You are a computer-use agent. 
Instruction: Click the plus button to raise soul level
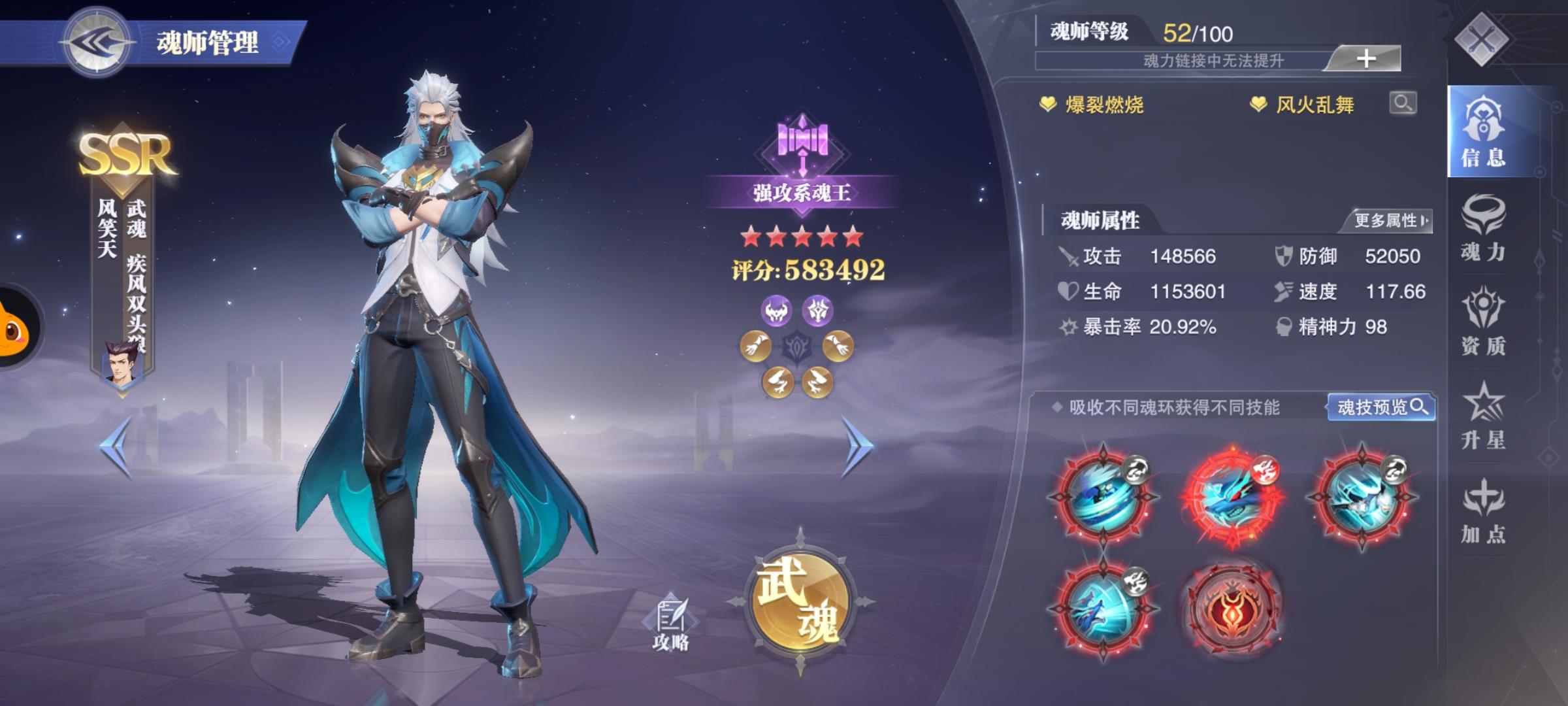(x=1367, y=58)
